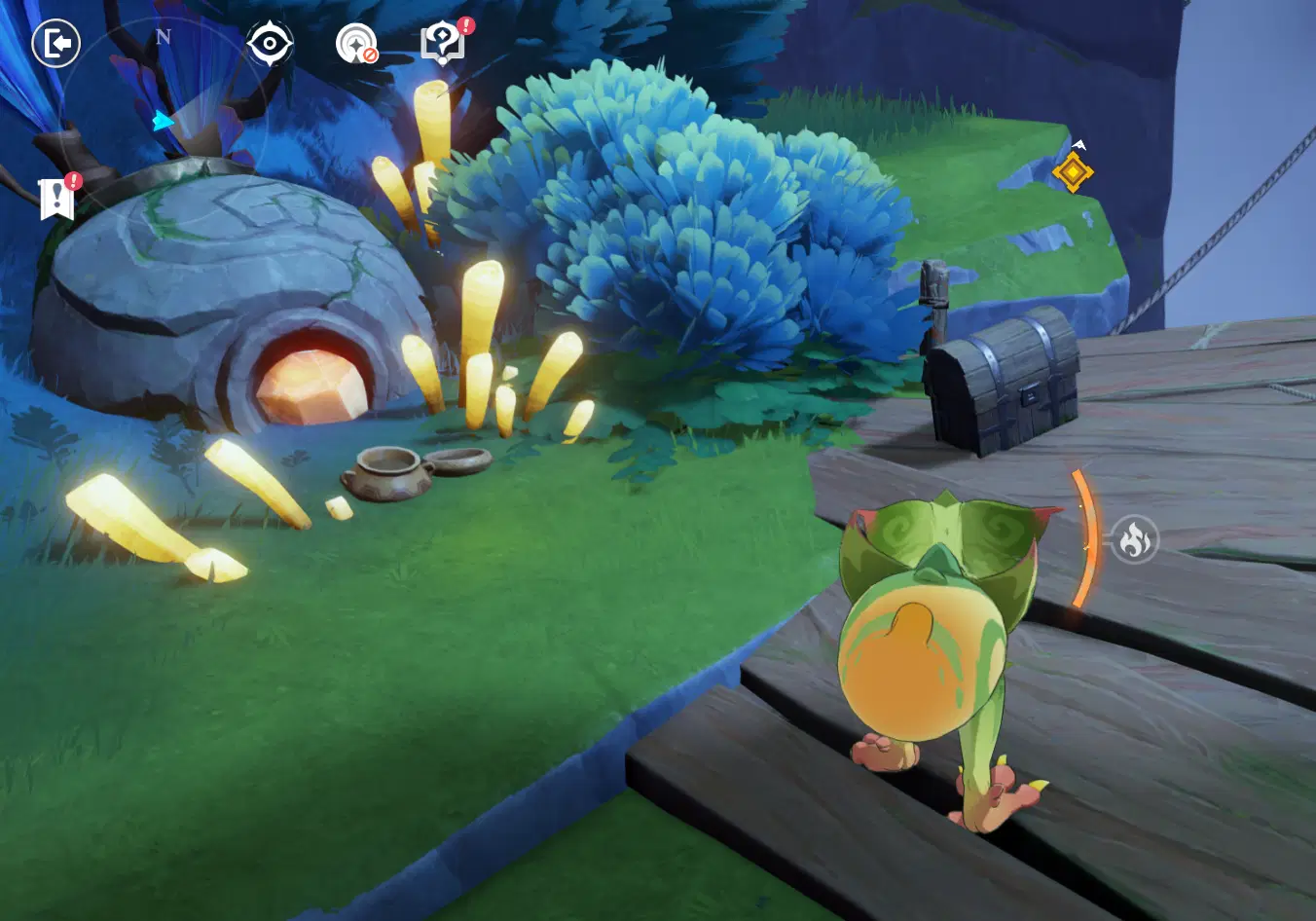The image size is (1316, 921).
Task: Open the quest bookmark with exclamation mark
Action: (x=58, y=198)
